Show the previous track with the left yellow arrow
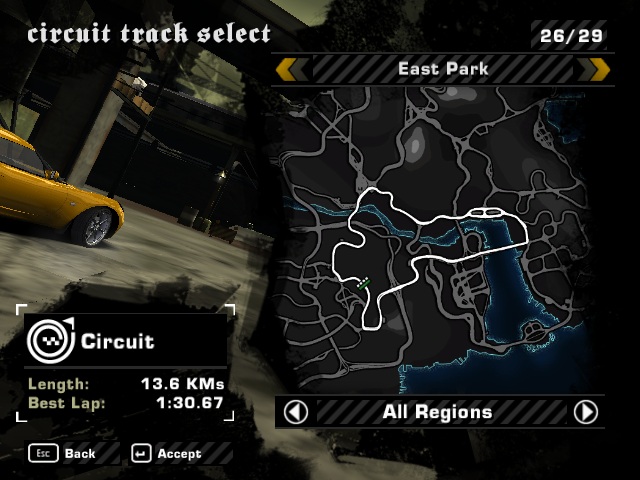Screen dimensions: 640x480 coord(290,69)
